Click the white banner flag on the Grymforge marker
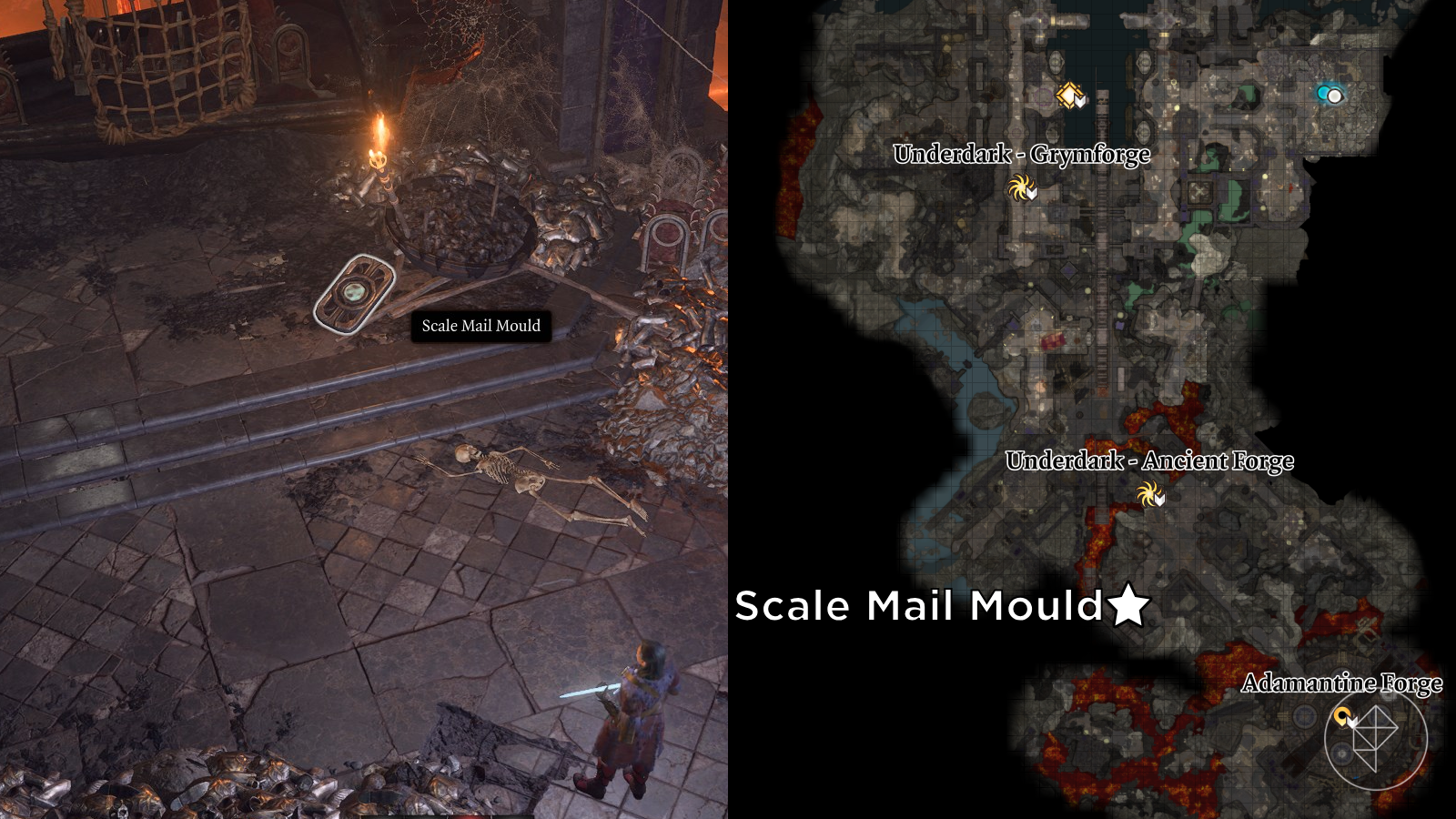This screenshot has height=819, width=1456. pos(1032,192)
